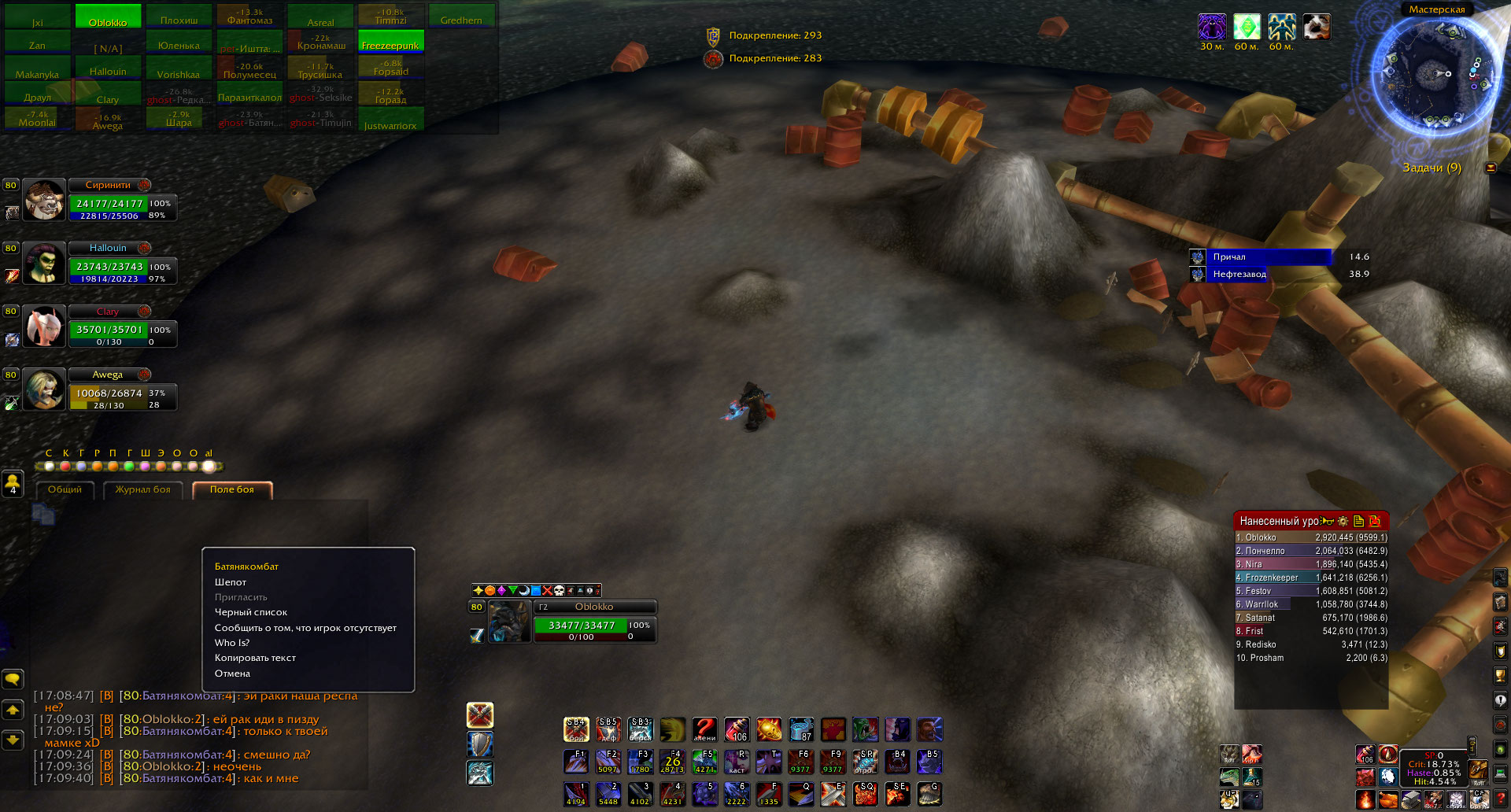1511x812 pixels.
Task: Click the Freezeepunk raid frame cell
Action: coord(391,42)
